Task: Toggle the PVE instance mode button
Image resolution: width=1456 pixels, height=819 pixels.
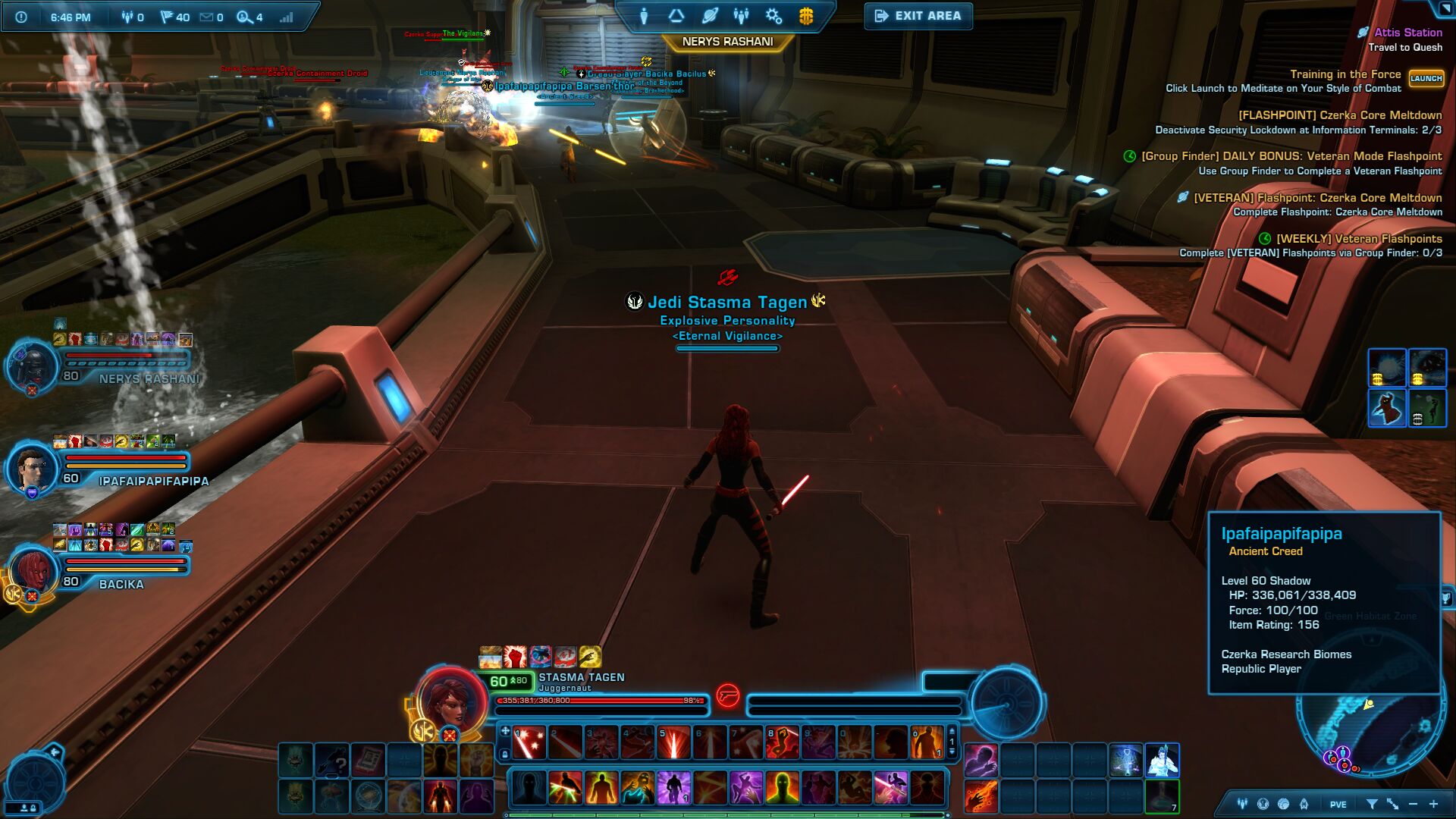Action: (x=1338, y=805)
